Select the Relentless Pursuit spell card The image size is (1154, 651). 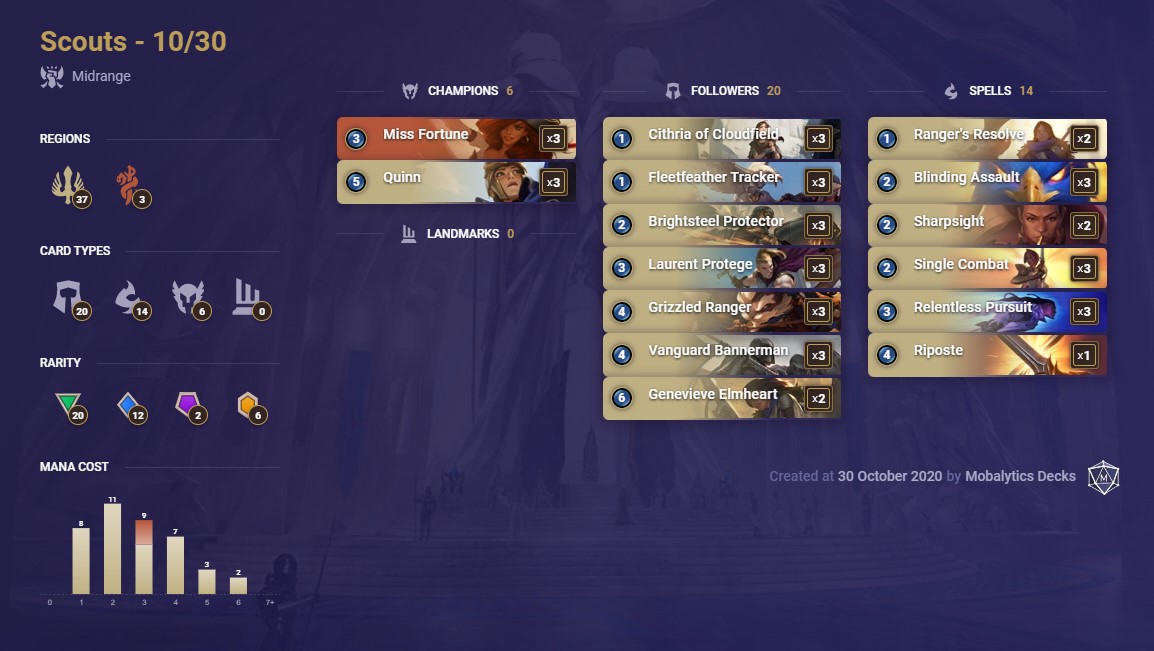[x=986, y=311]
